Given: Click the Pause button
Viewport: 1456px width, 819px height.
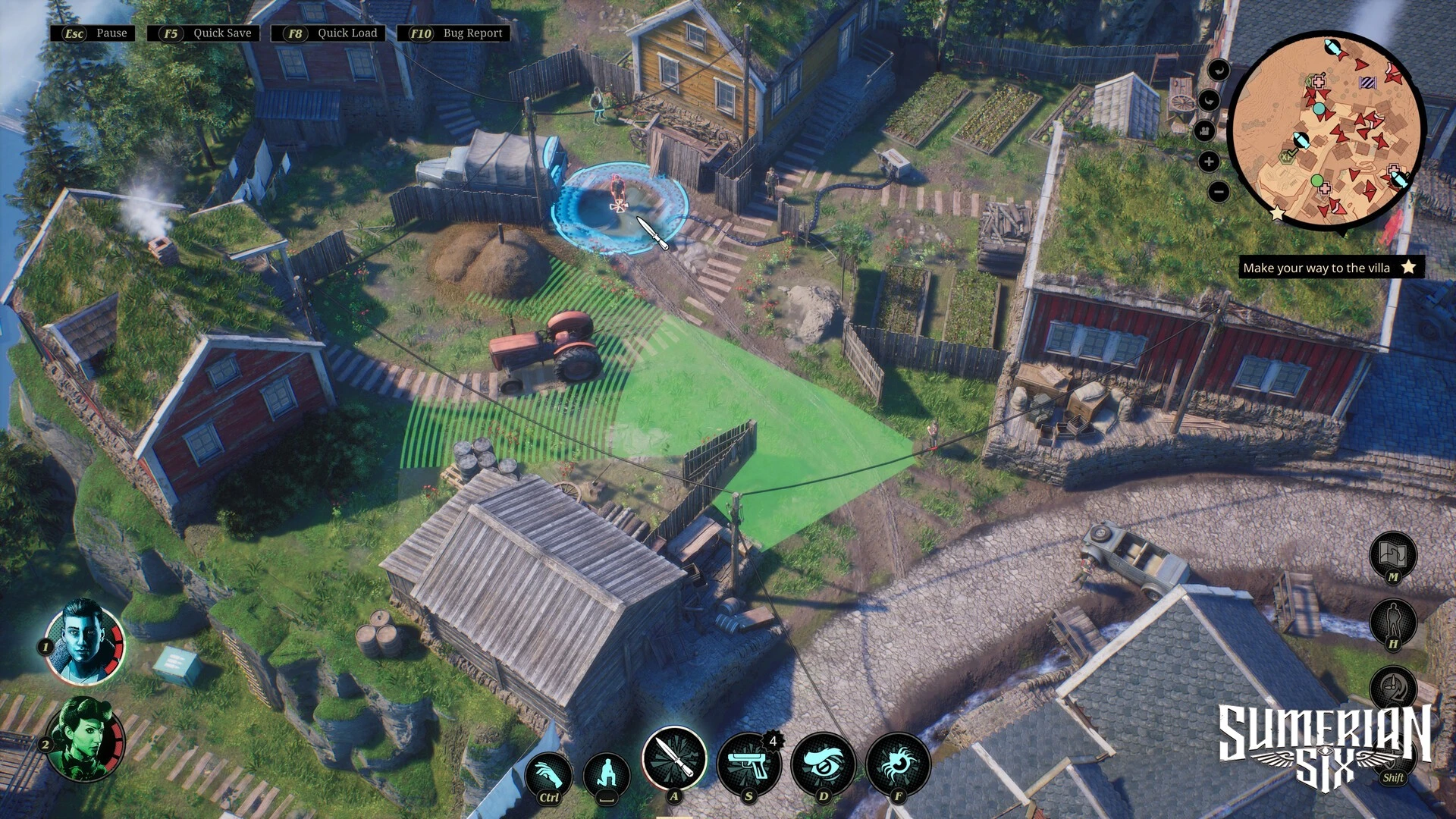Looking at the screenshot, I should coord(94,33).
